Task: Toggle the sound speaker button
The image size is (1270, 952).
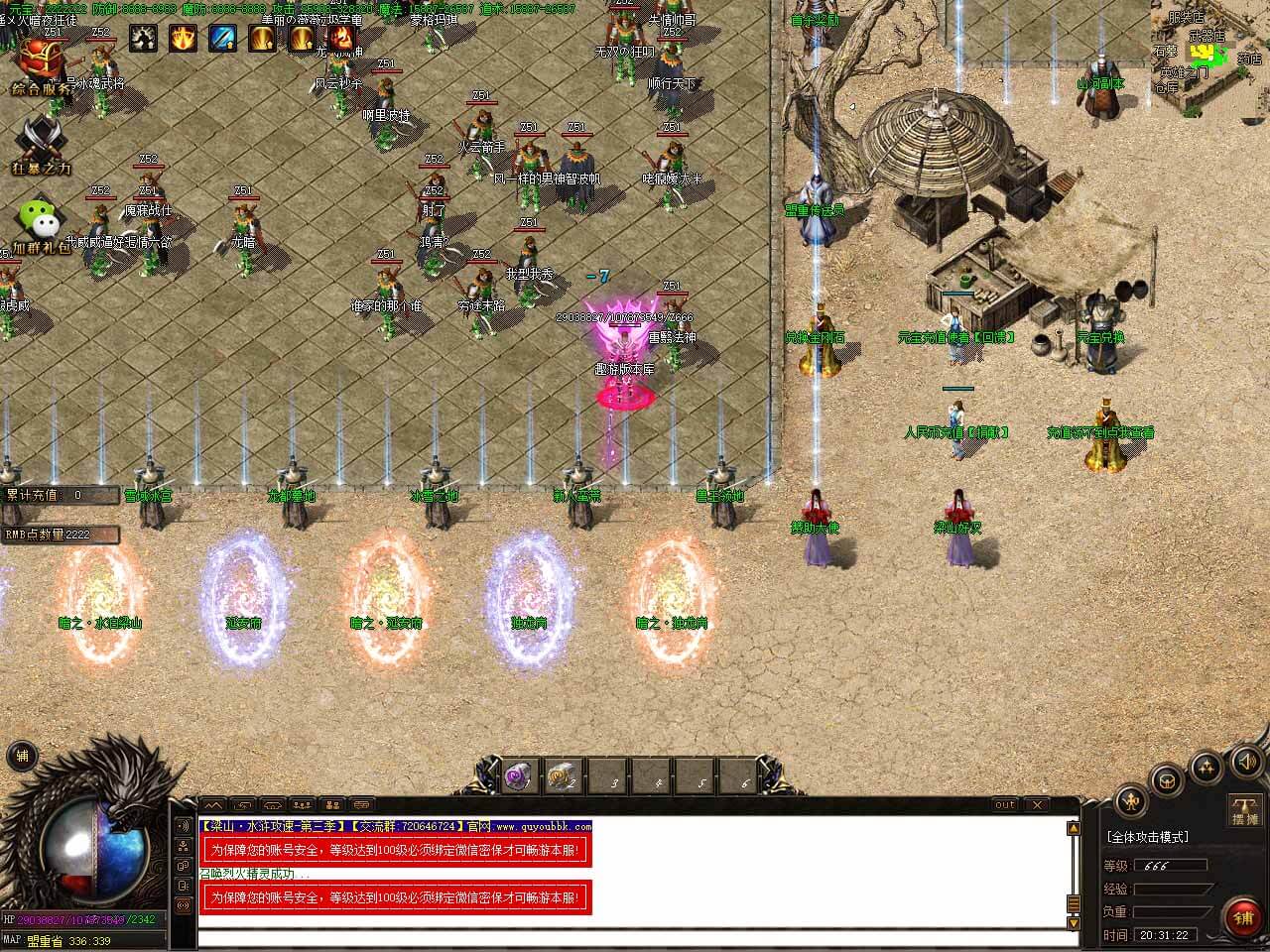Action: [1246, 762]
